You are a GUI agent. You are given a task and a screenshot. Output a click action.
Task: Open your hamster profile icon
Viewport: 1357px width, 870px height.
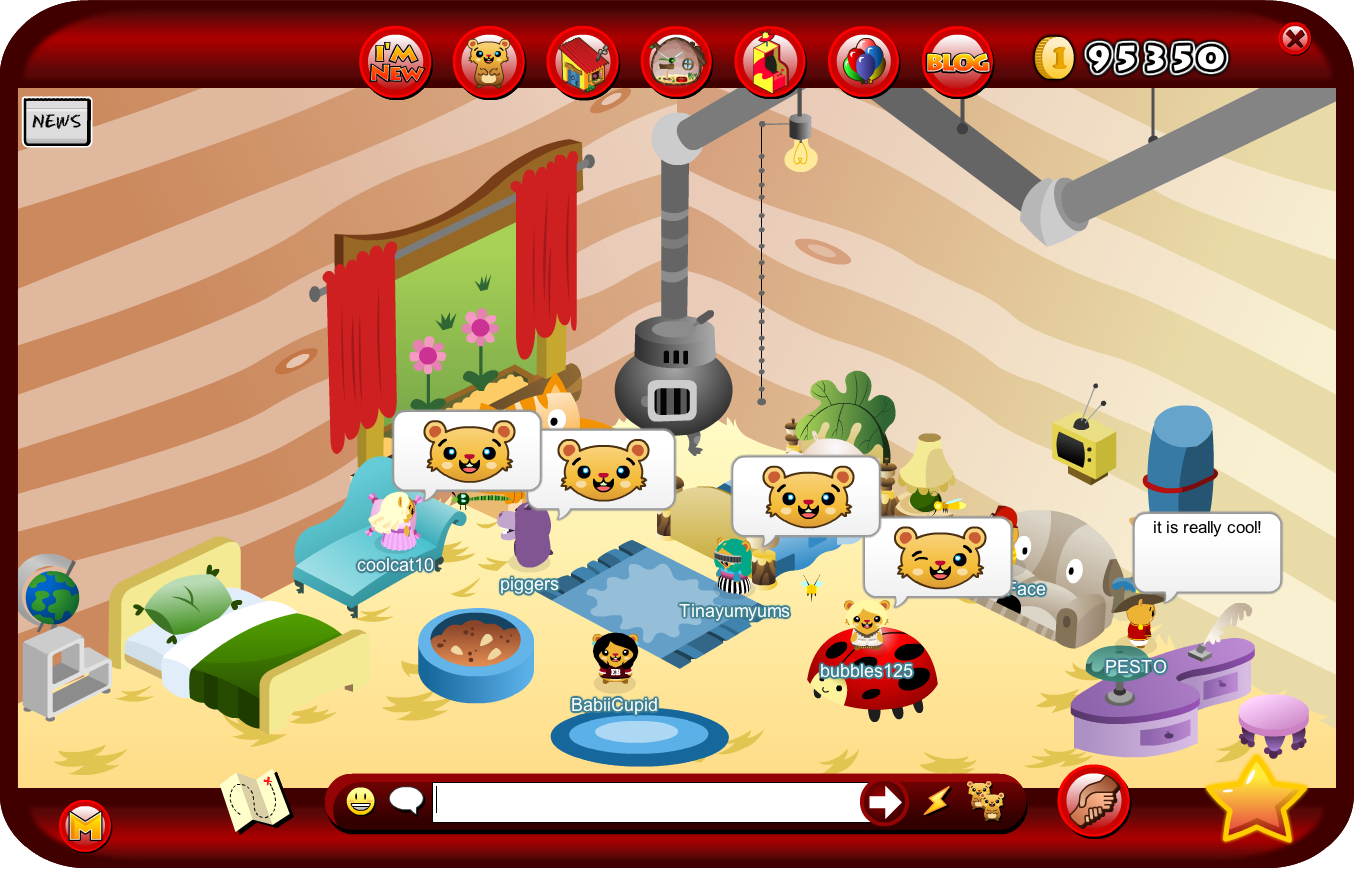click(488, 61)
